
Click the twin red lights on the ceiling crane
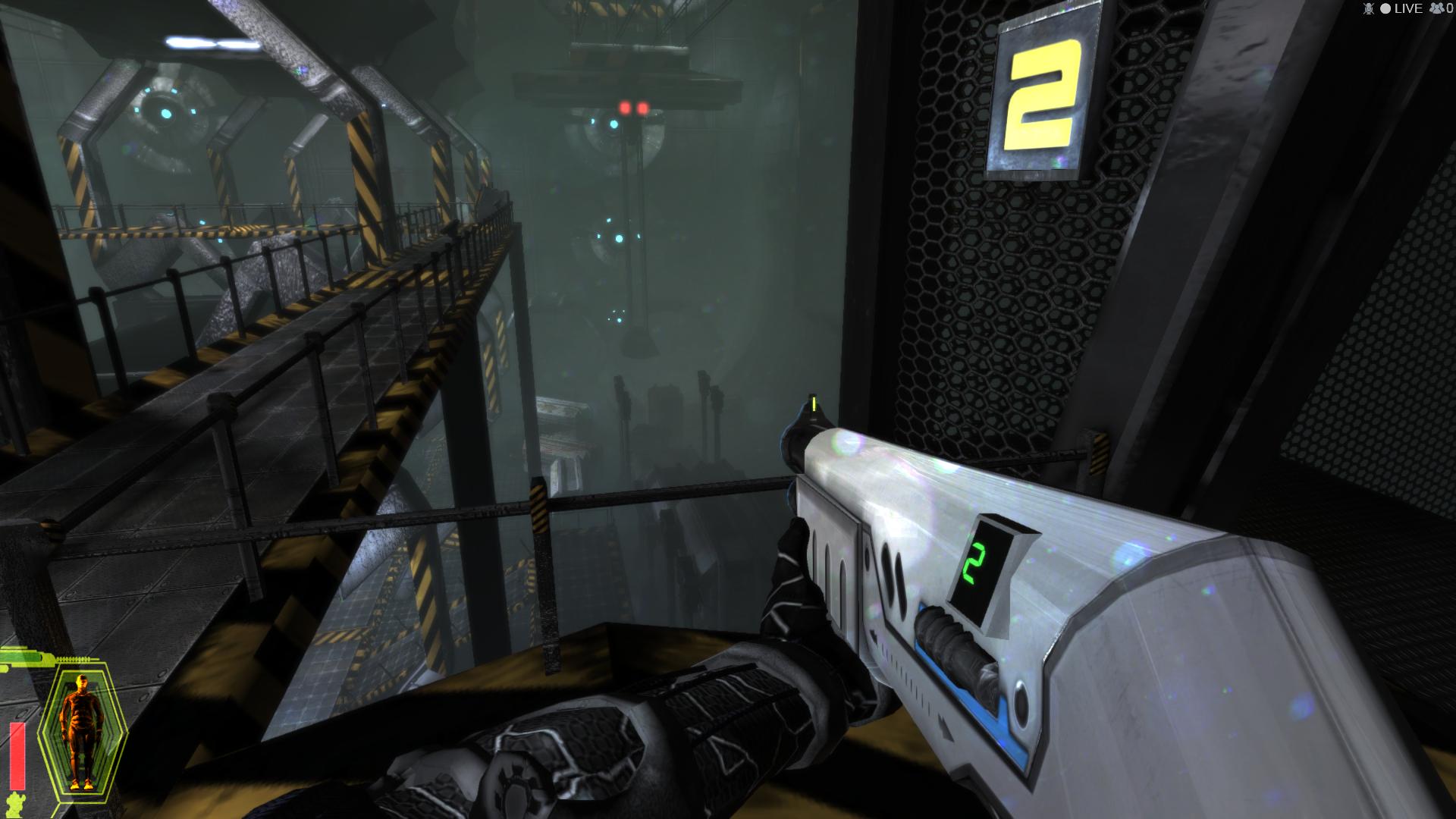click(x=632, y=108)
